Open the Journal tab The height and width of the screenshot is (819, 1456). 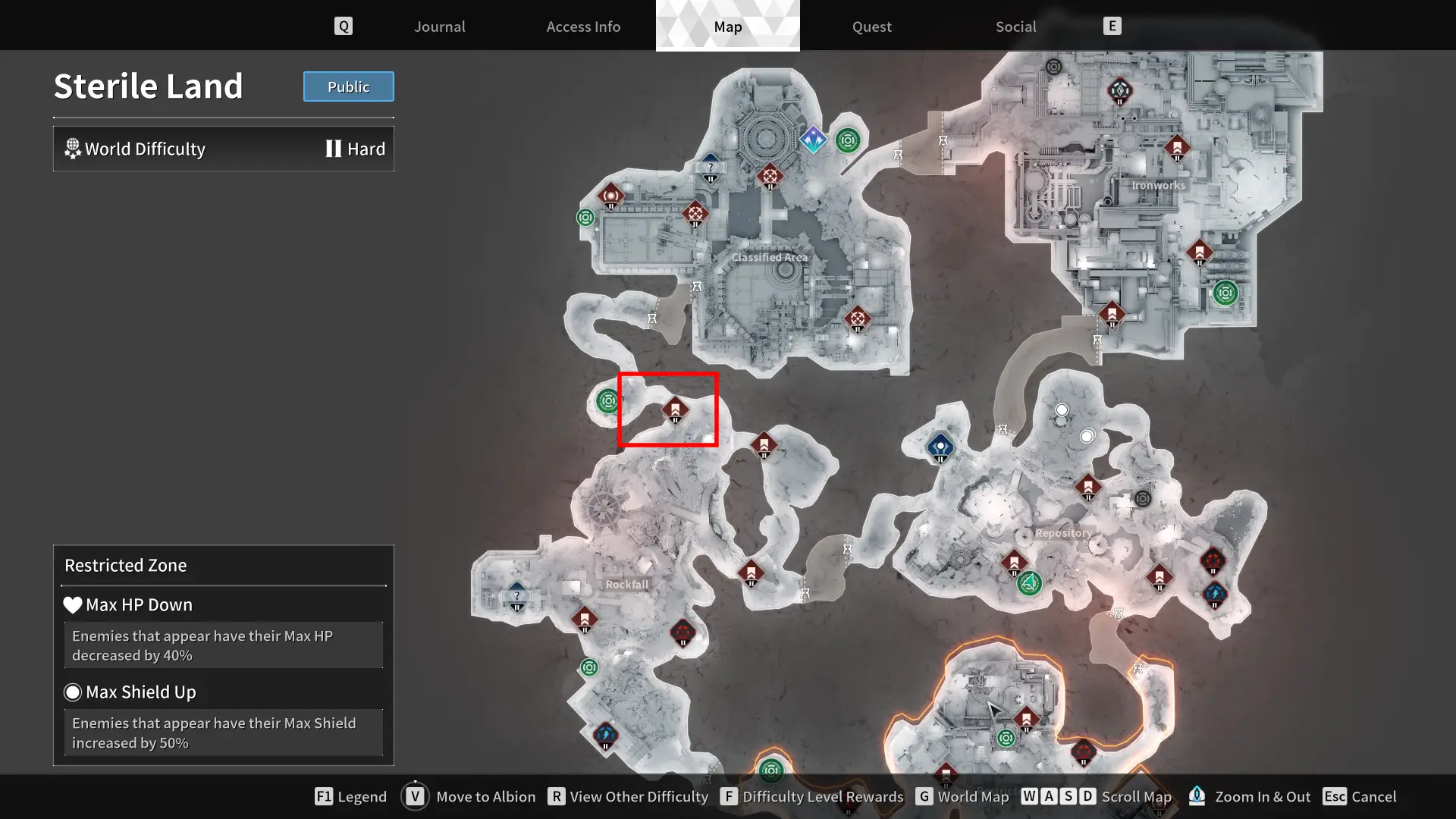click(439, 27)
